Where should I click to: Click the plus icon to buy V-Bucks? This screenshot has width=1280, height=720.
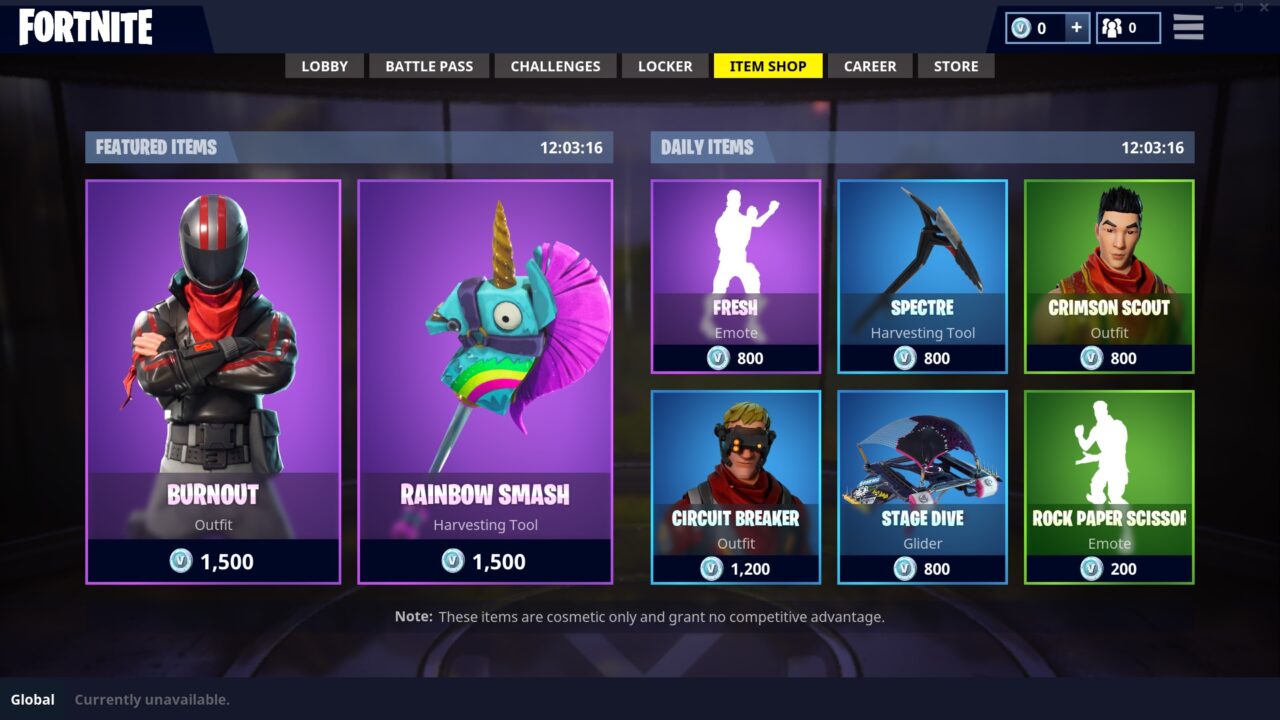coord(1077,28)
